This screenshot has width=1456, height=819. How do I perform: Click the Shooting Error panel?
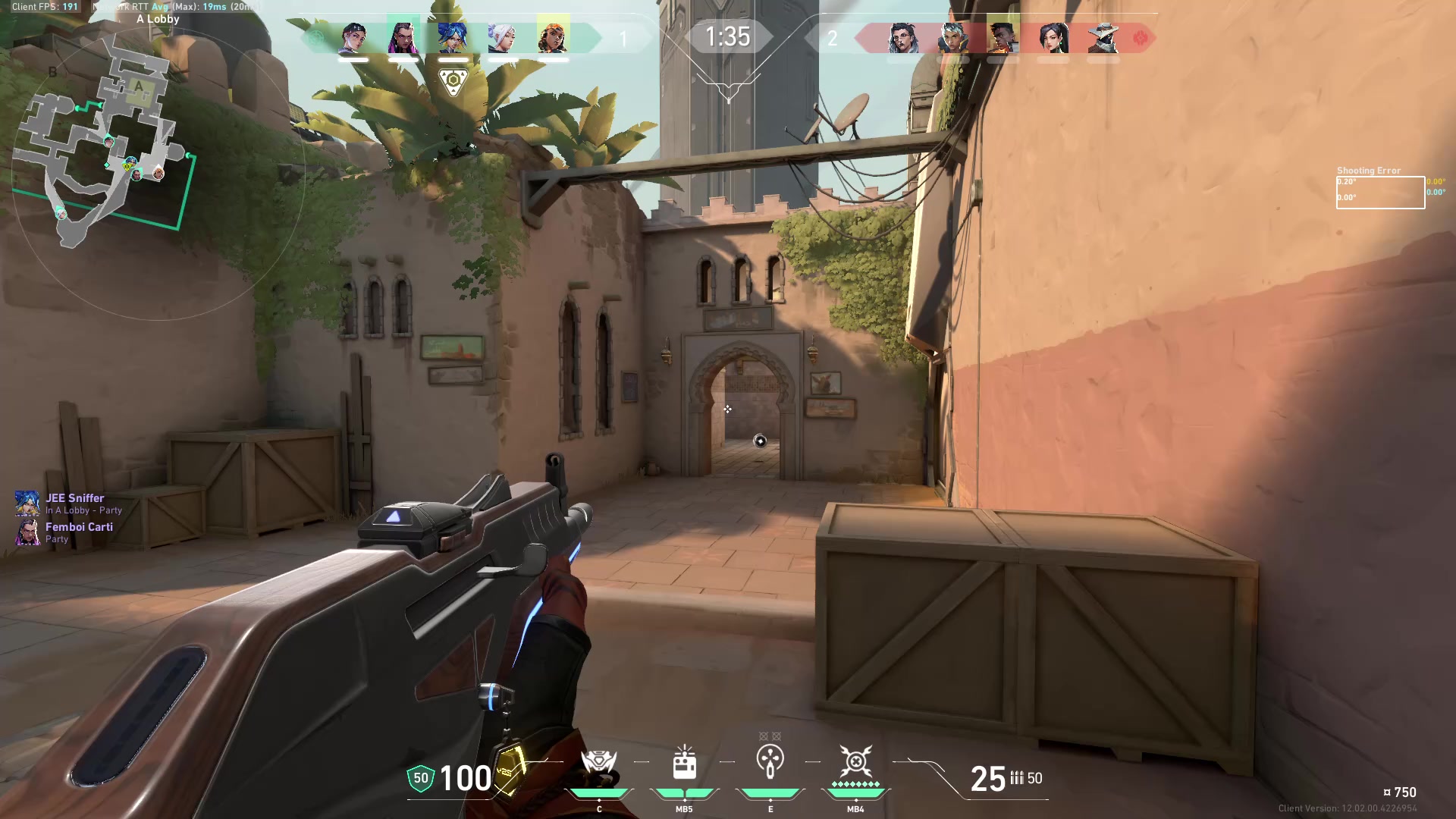1379,188
